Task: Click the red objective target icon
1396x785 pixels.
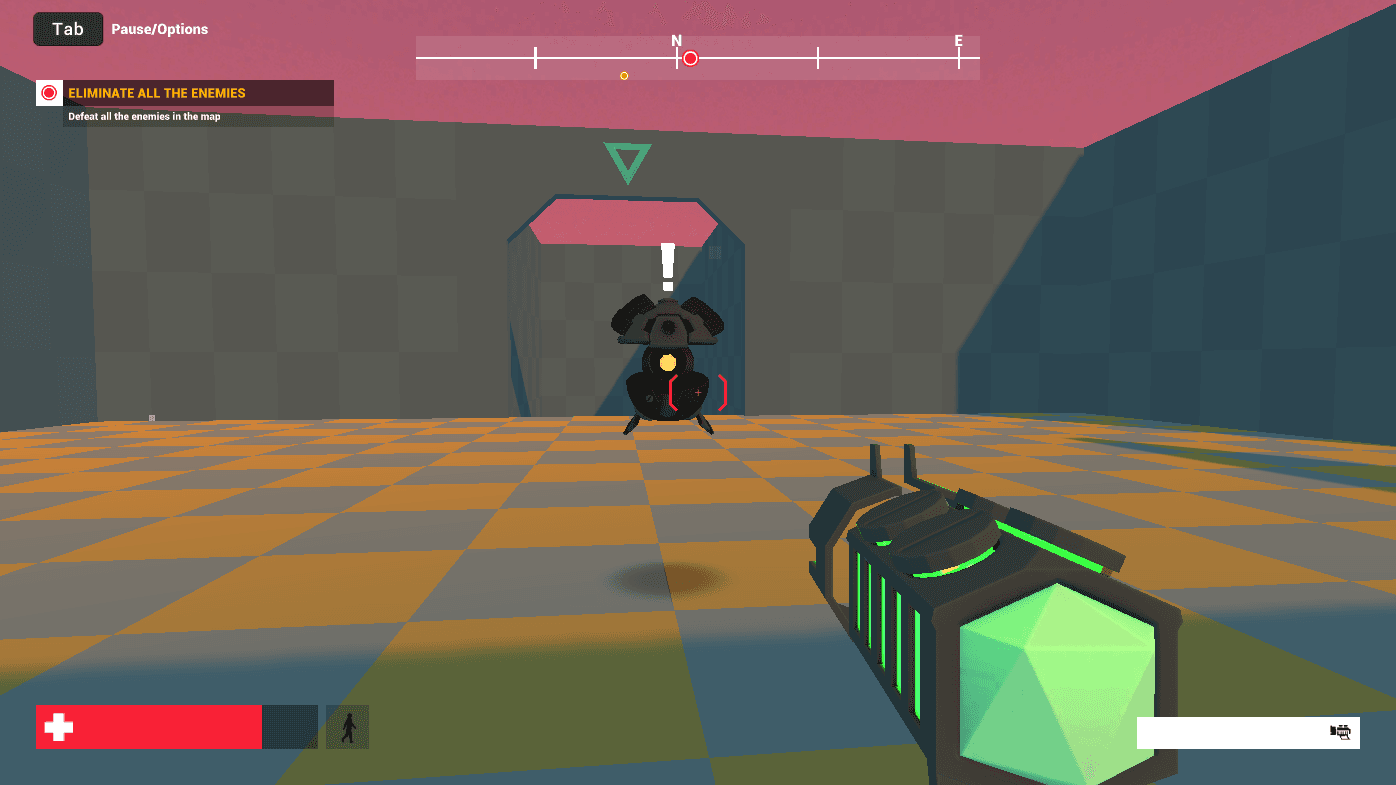Action: pyautogui.click(x=48, y=92)
